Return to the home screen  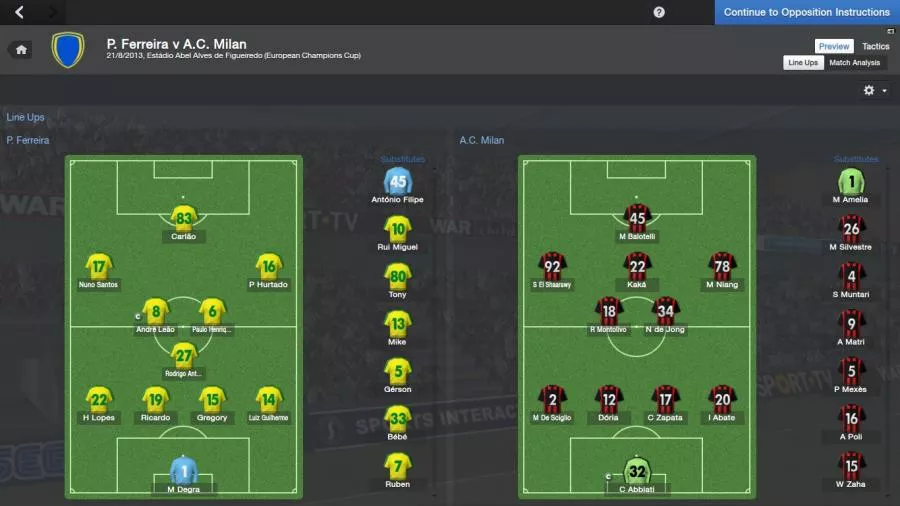(x=21, y=49)
